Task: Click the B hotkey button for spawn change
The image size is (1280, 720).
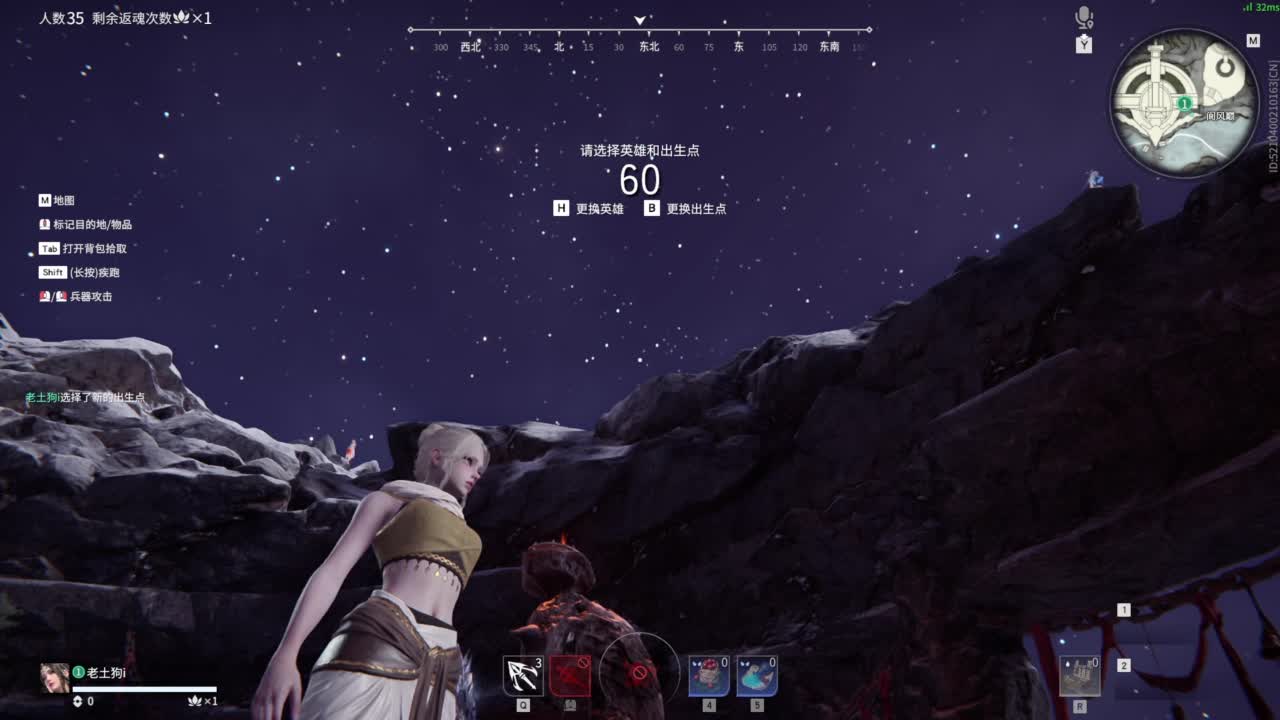Action: pyautogui.click(x=652, y=208)
